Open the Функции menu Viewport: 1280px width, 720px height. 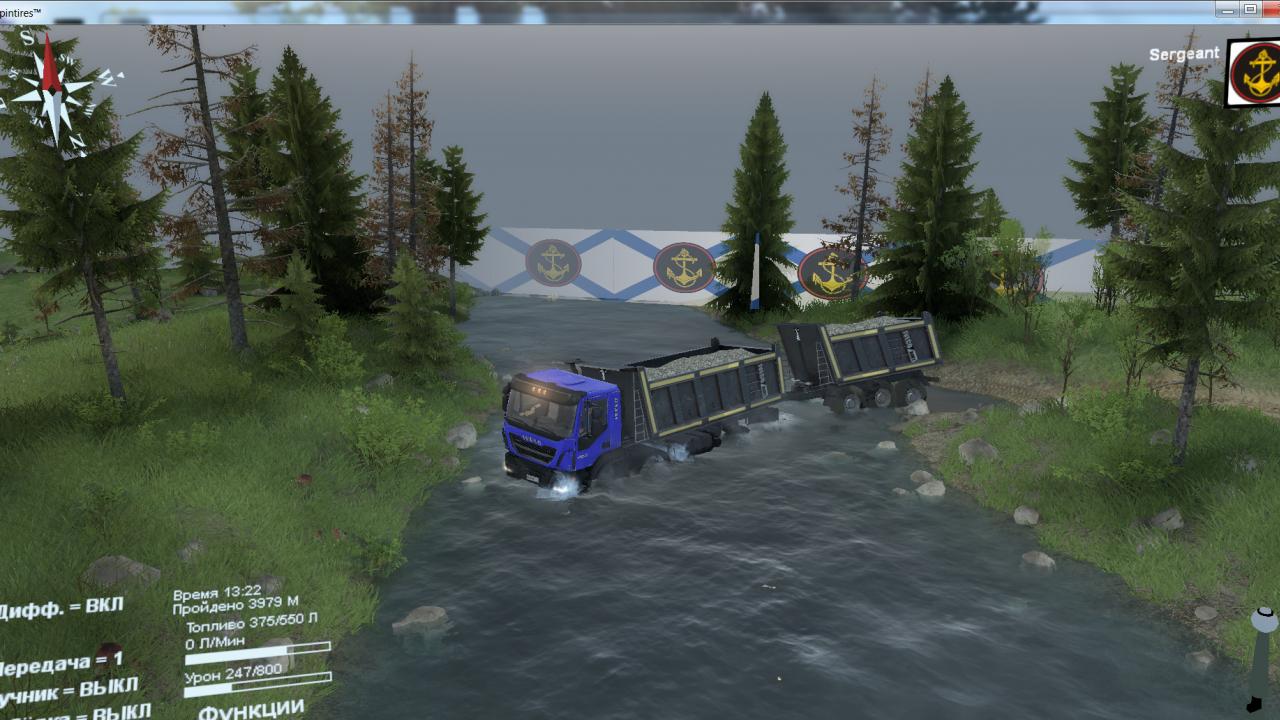tap(251, 709)
